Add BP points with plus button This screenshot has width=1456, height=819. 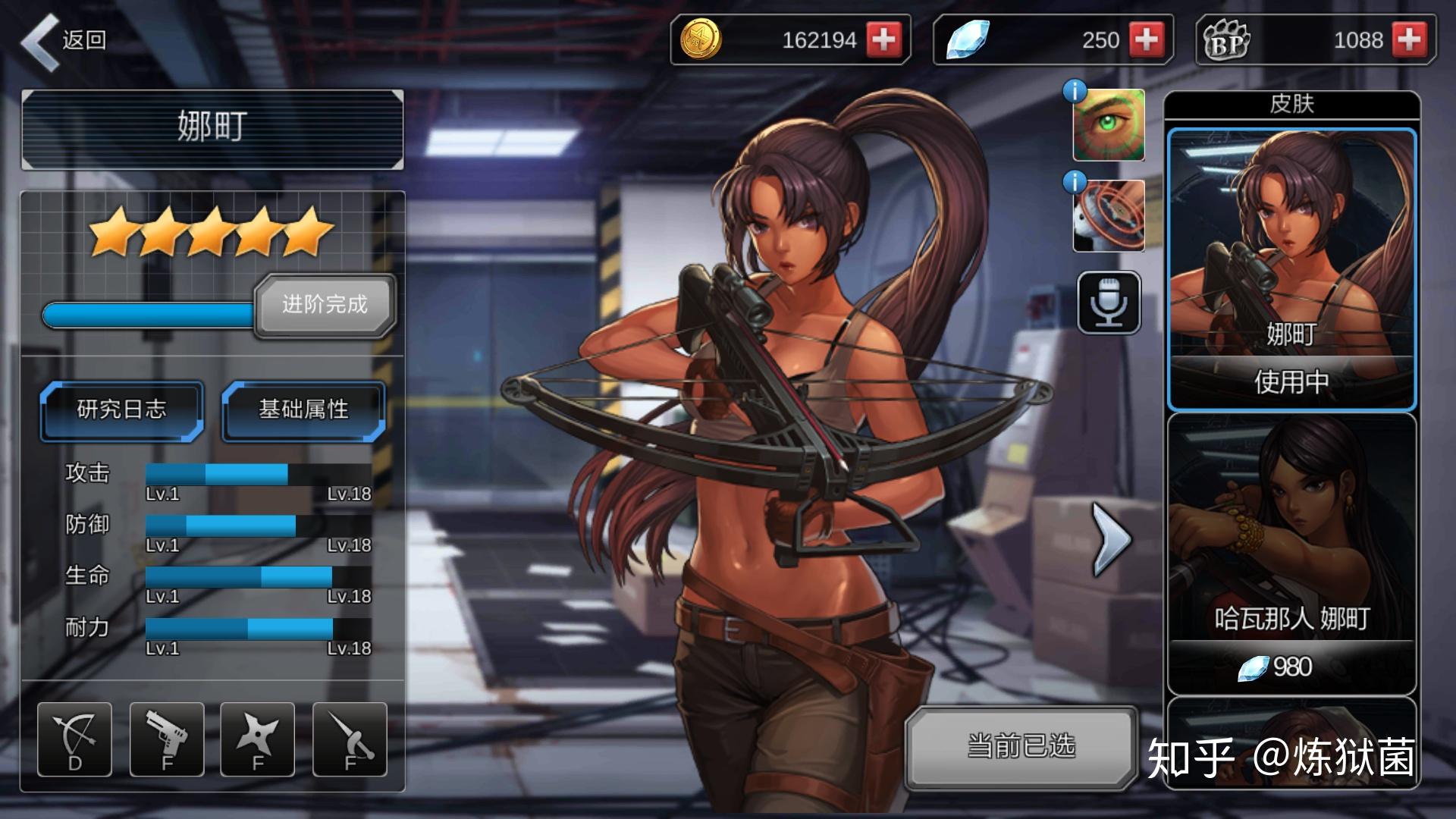pyautogui.click(x=1409, y=39)
